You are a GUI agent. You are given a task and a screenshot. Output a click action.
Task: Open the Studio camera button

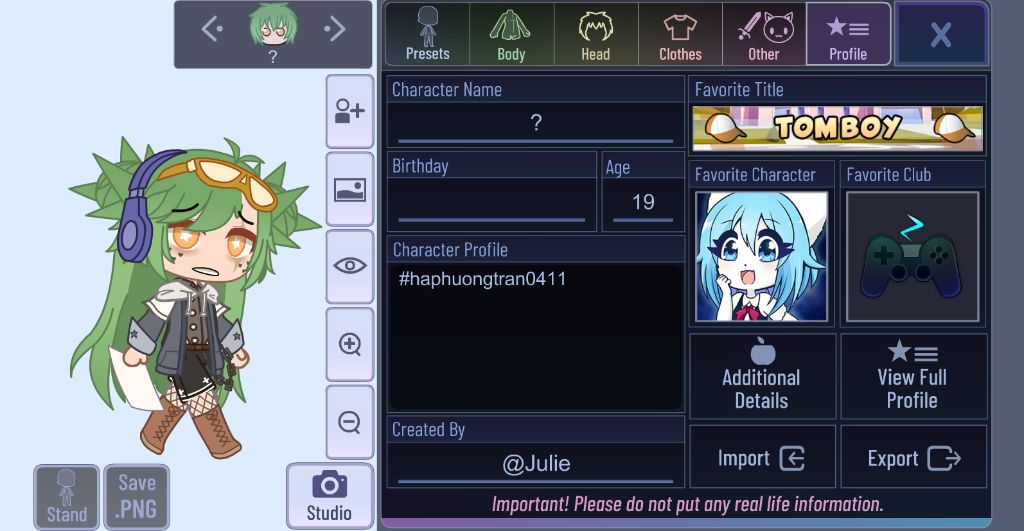point(329,496)
